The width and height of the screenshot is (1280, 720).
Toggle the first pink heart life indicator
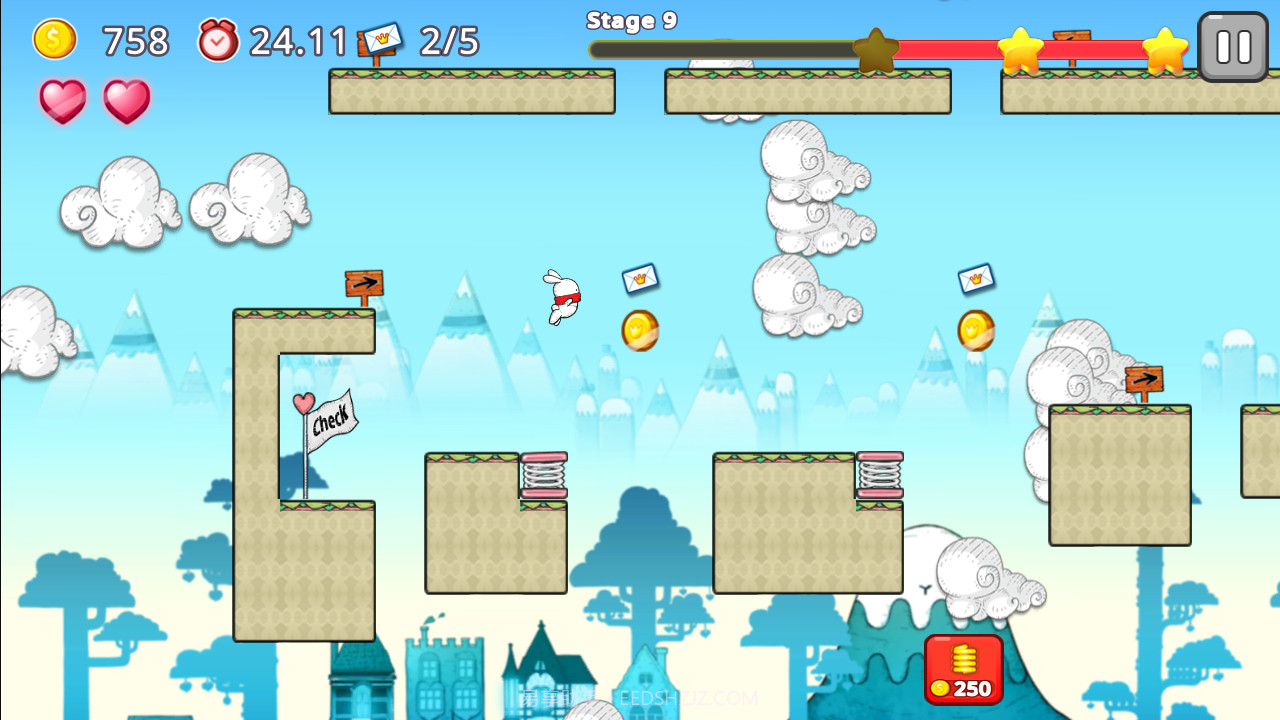(x=62, y=100)
